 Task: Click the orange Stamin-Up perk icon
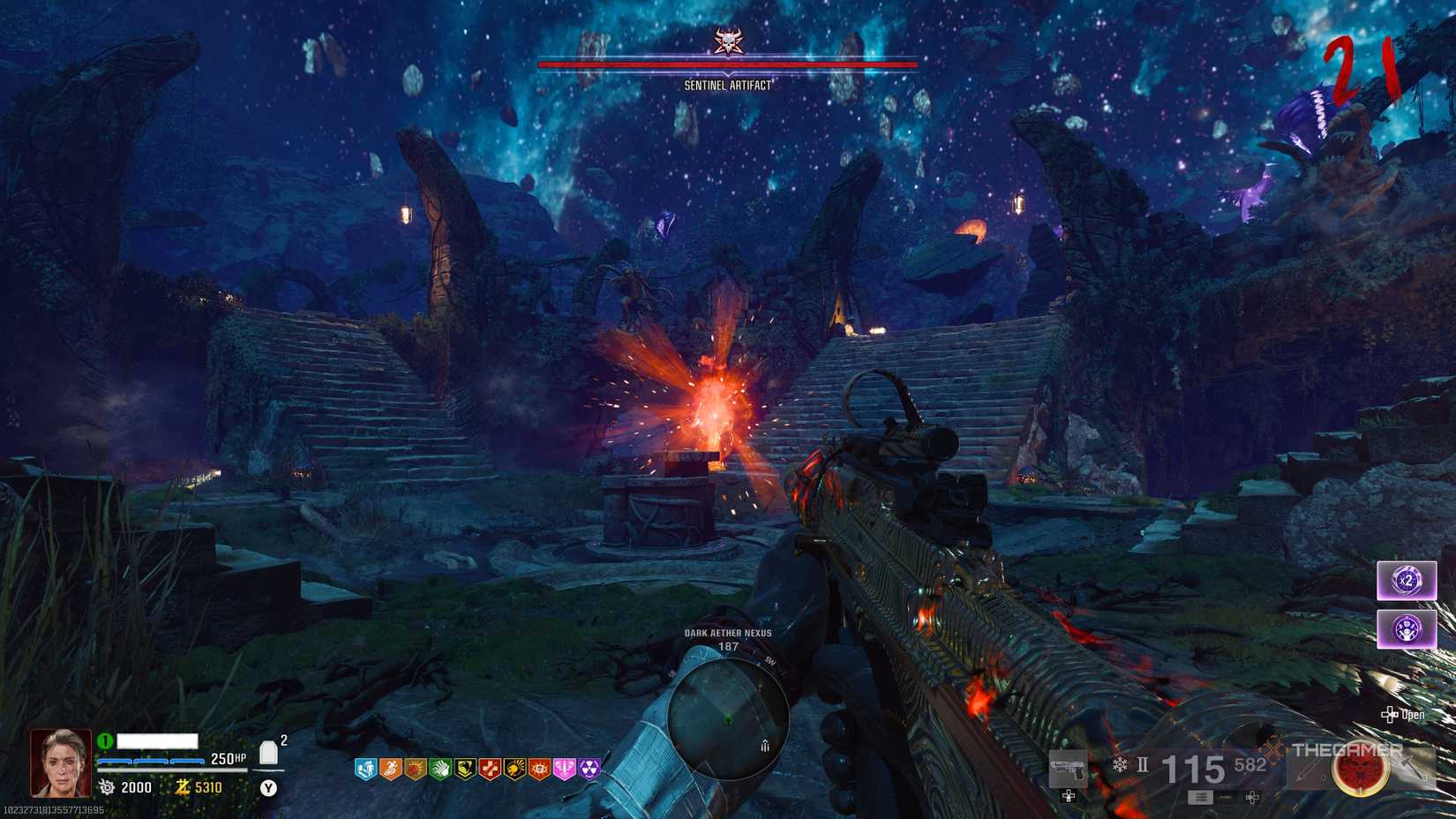390,770
